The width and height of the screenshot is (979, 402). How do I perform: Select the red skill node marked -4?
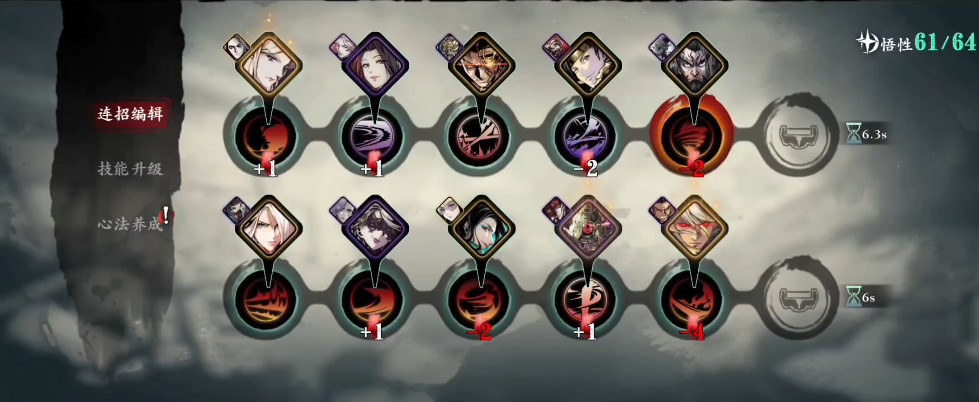click(691, 300)
